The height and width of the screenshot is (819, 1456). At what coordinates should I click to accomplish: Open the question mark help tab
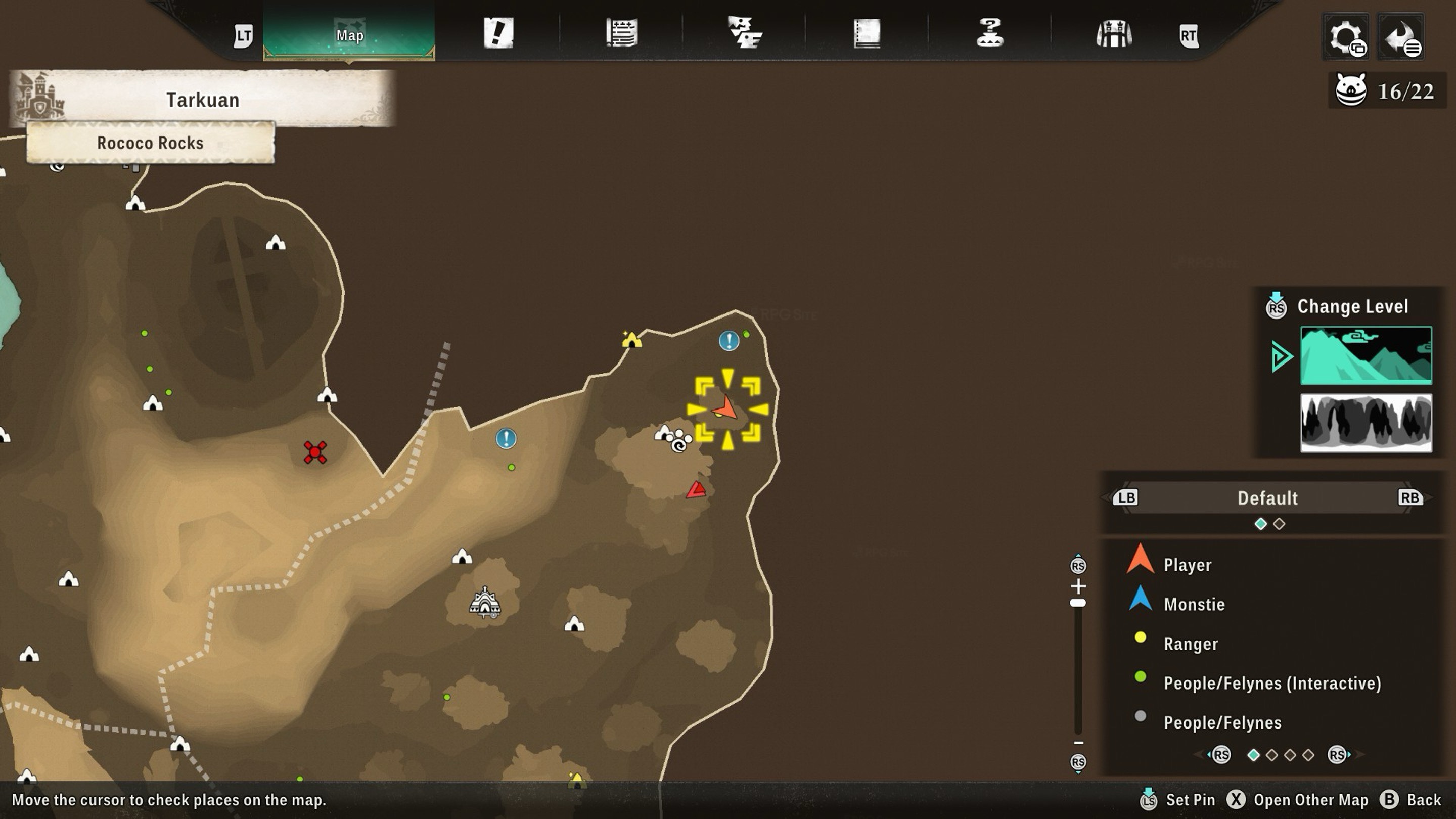990,33
